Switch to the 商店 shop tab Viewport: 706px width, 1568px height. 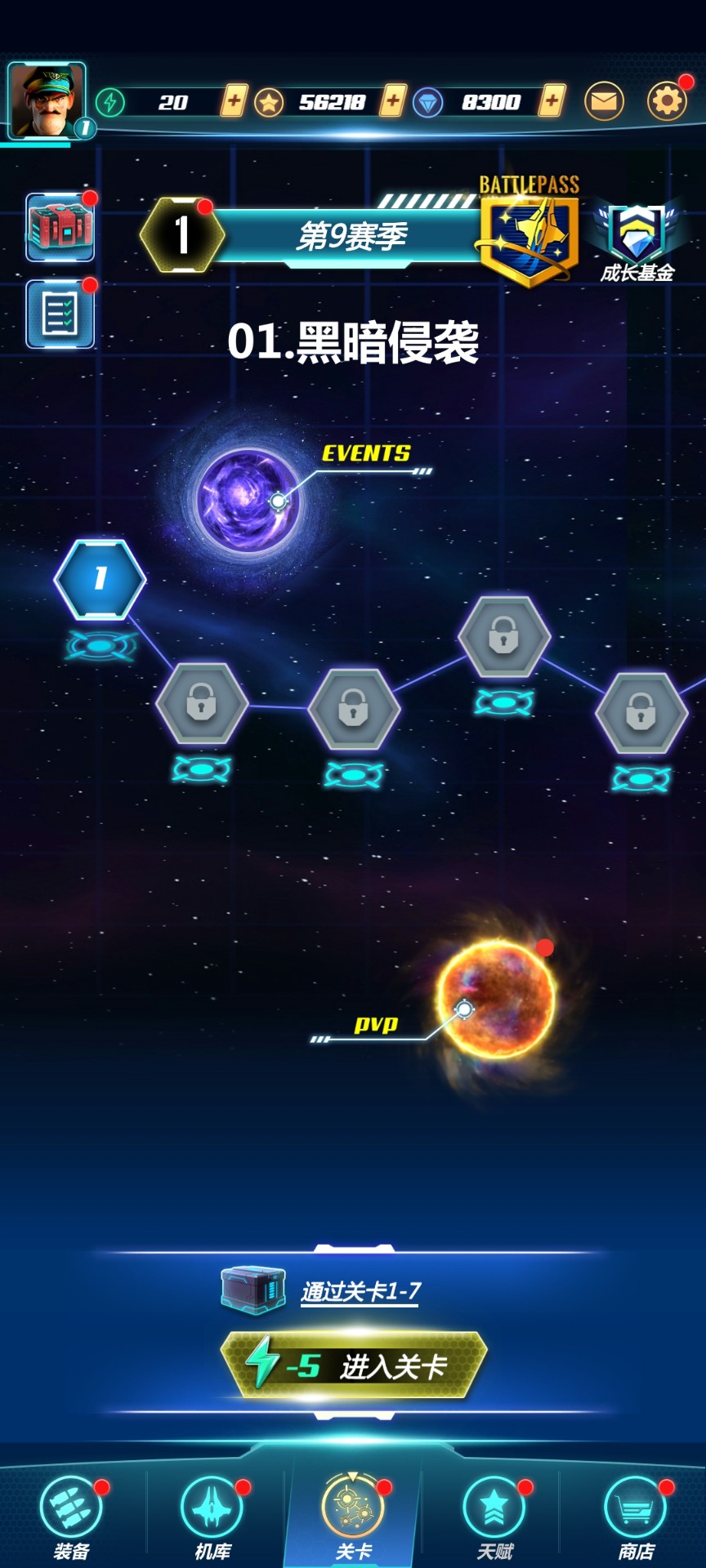tap(636, 1517)
